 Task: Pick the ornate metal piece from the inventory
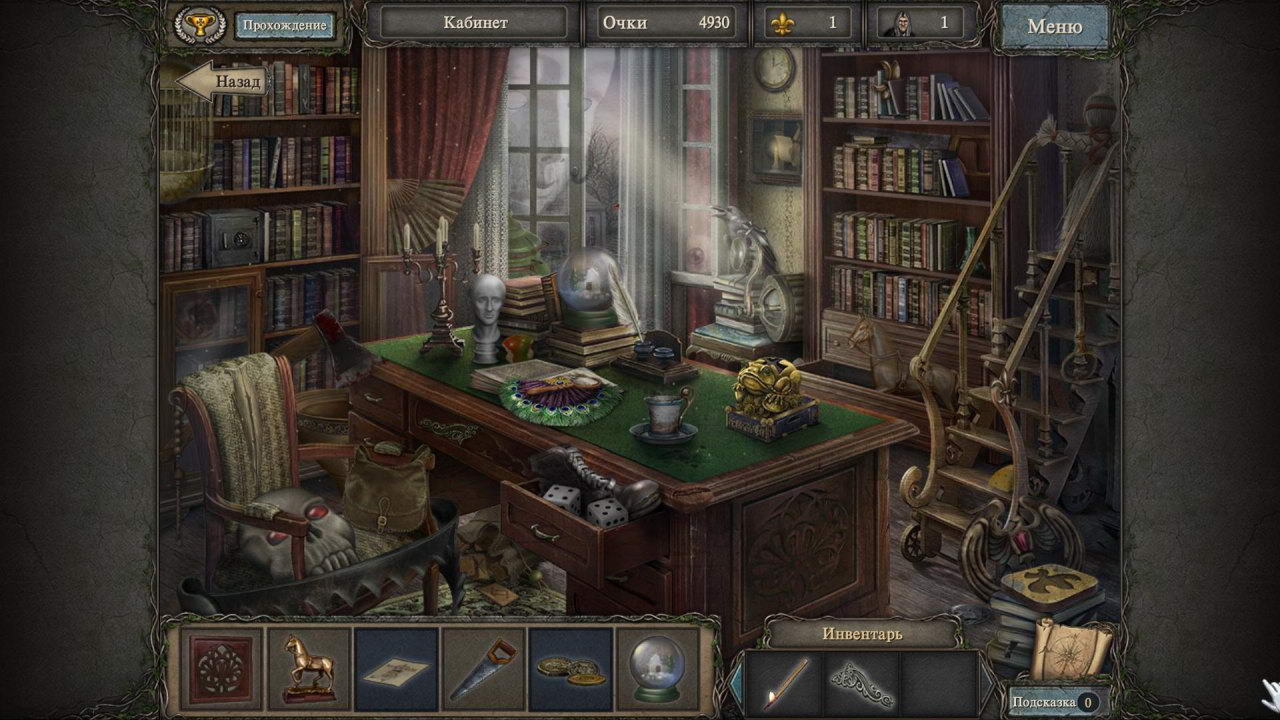click(861, 682)
